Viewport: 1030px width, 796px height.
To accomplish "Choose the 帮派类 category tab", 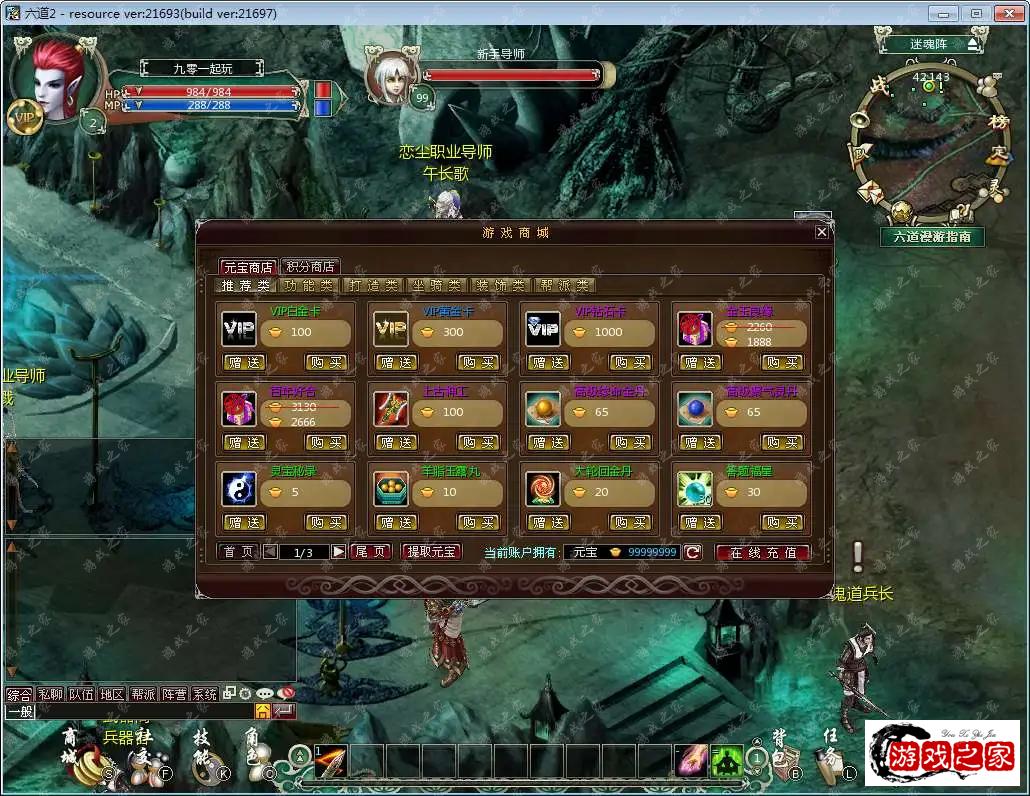I will [564, 285].
